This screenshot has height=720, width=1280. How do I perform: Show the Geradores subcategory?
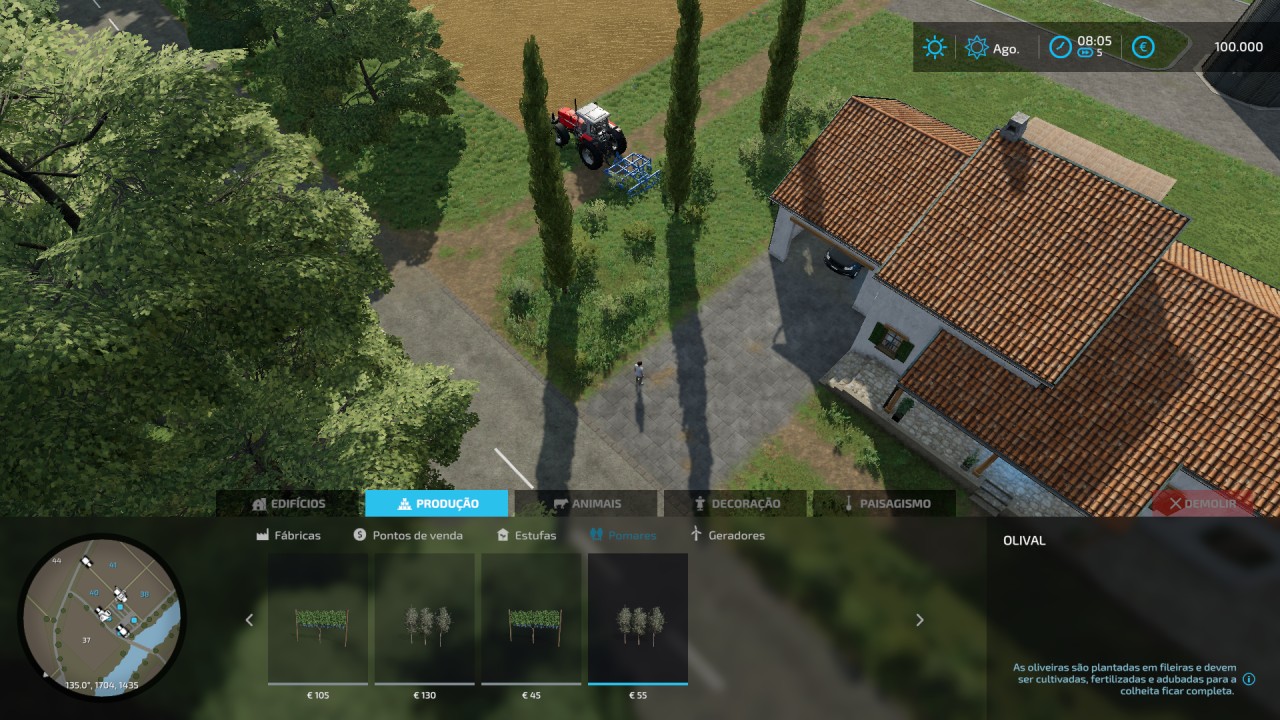(727, 535)
